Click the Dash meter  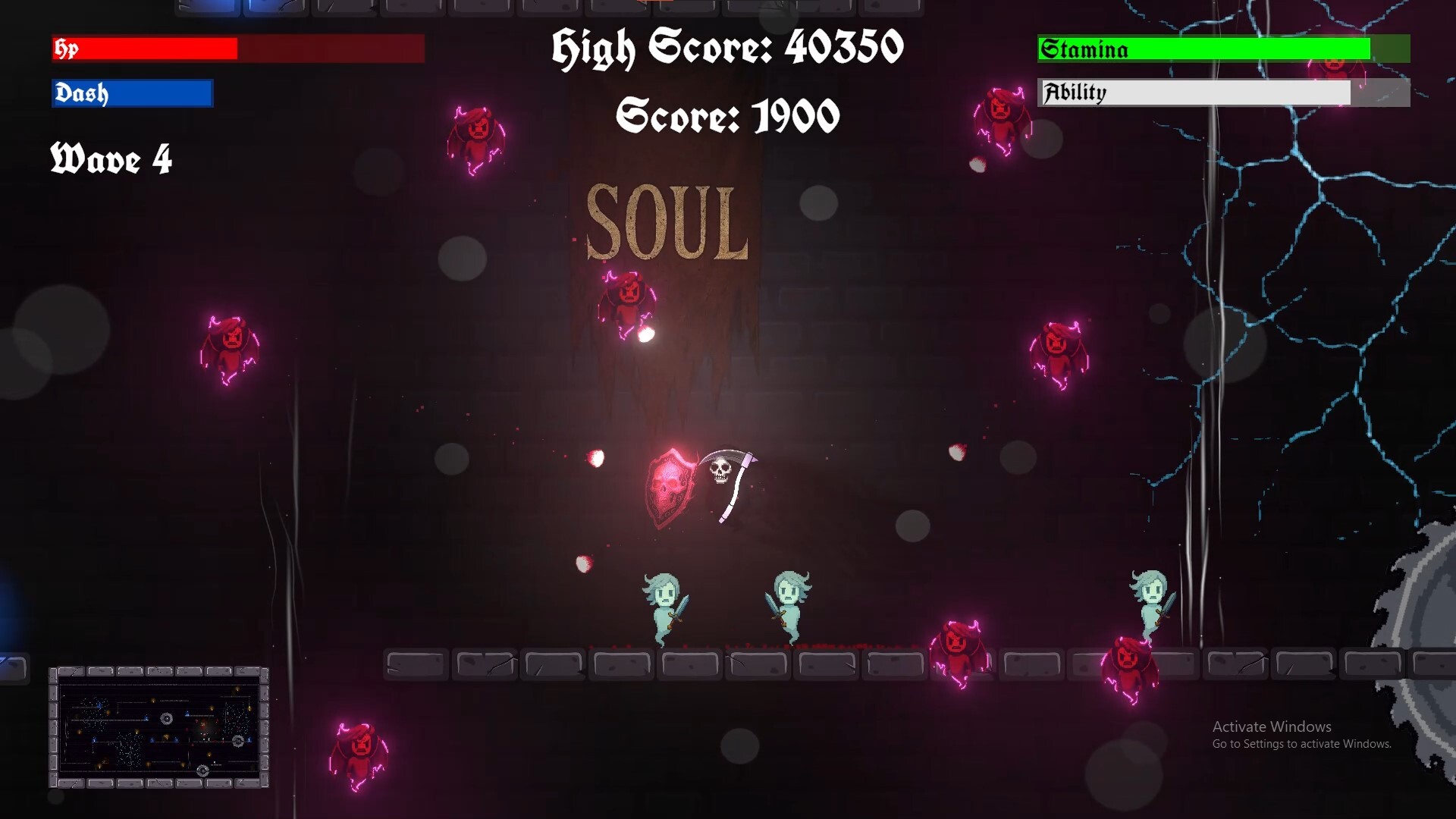click(x=130, y=93)
